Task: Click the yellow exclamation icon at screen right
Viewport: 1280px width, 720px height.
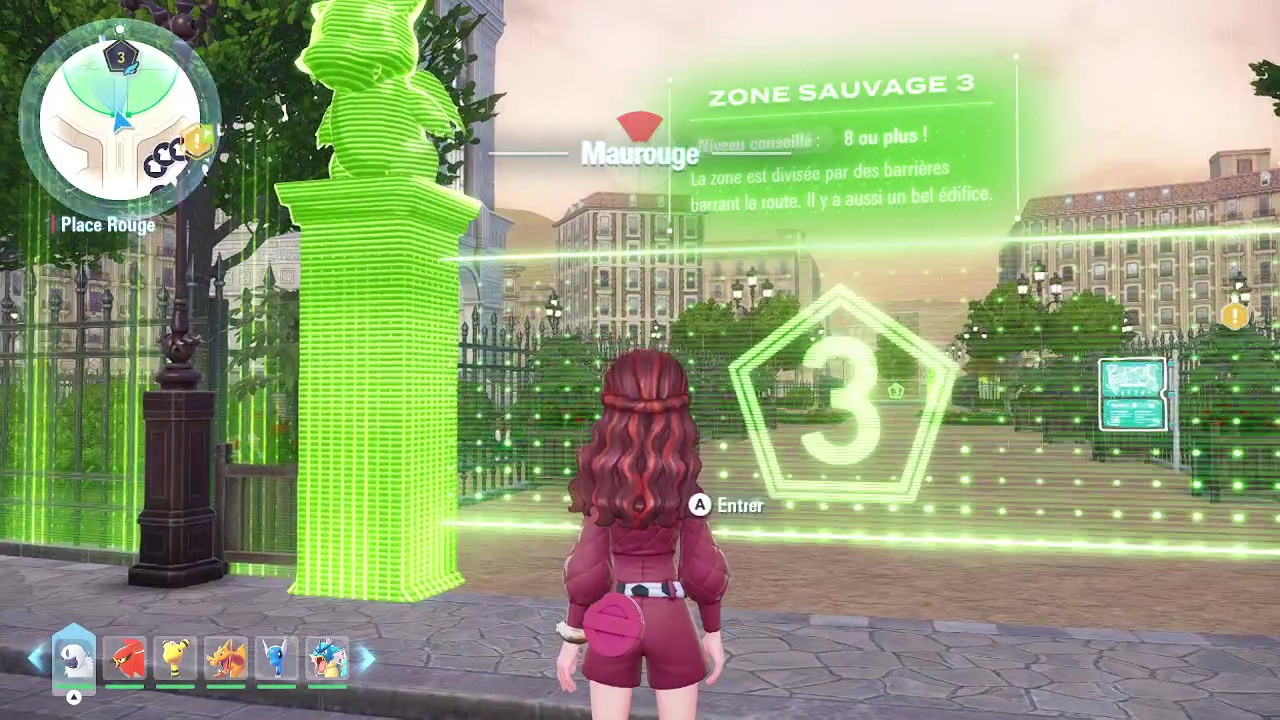Action: pos(1235,317)
